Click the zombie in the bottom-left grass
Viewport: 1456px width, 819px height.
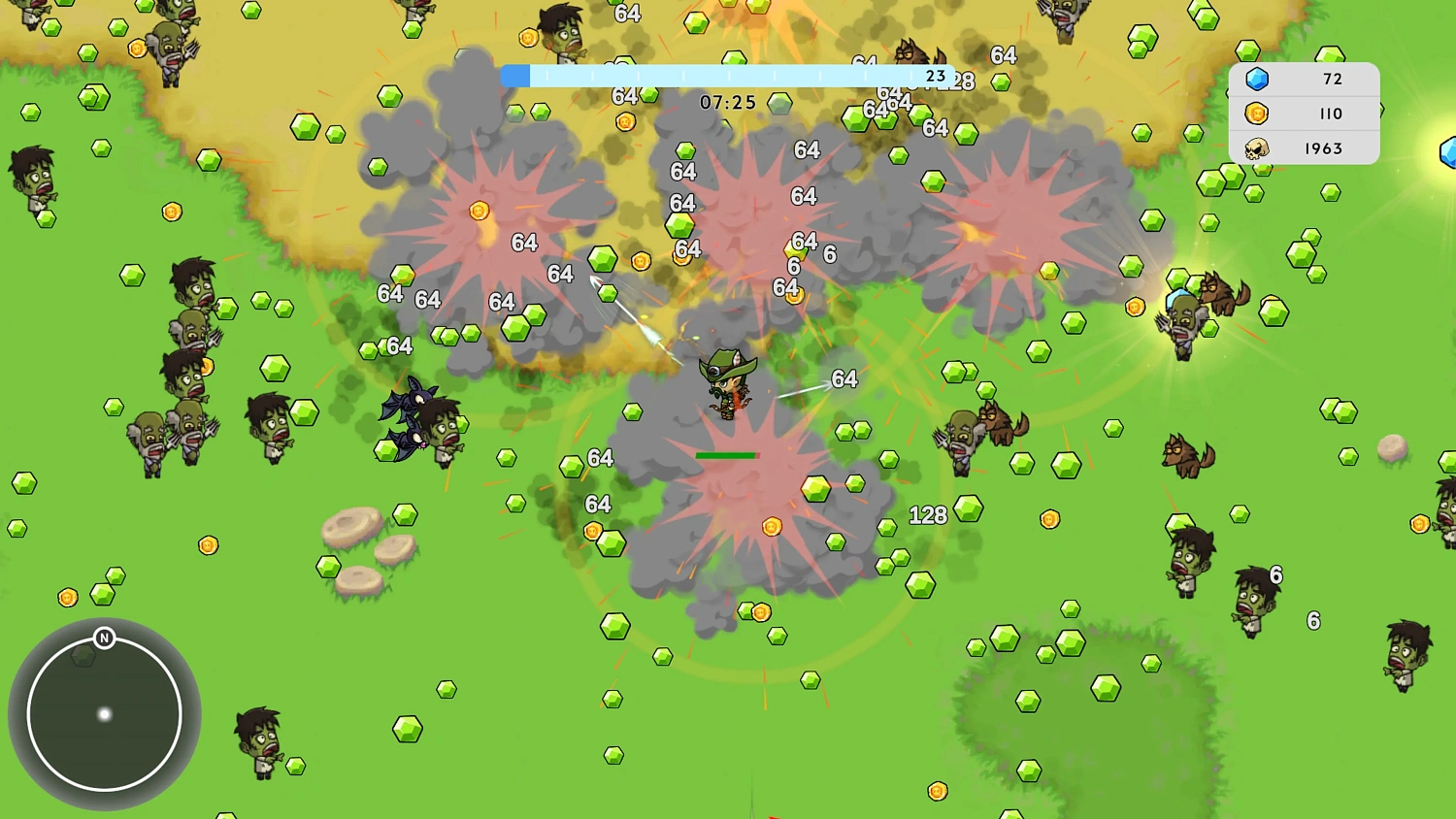point(257,742)
